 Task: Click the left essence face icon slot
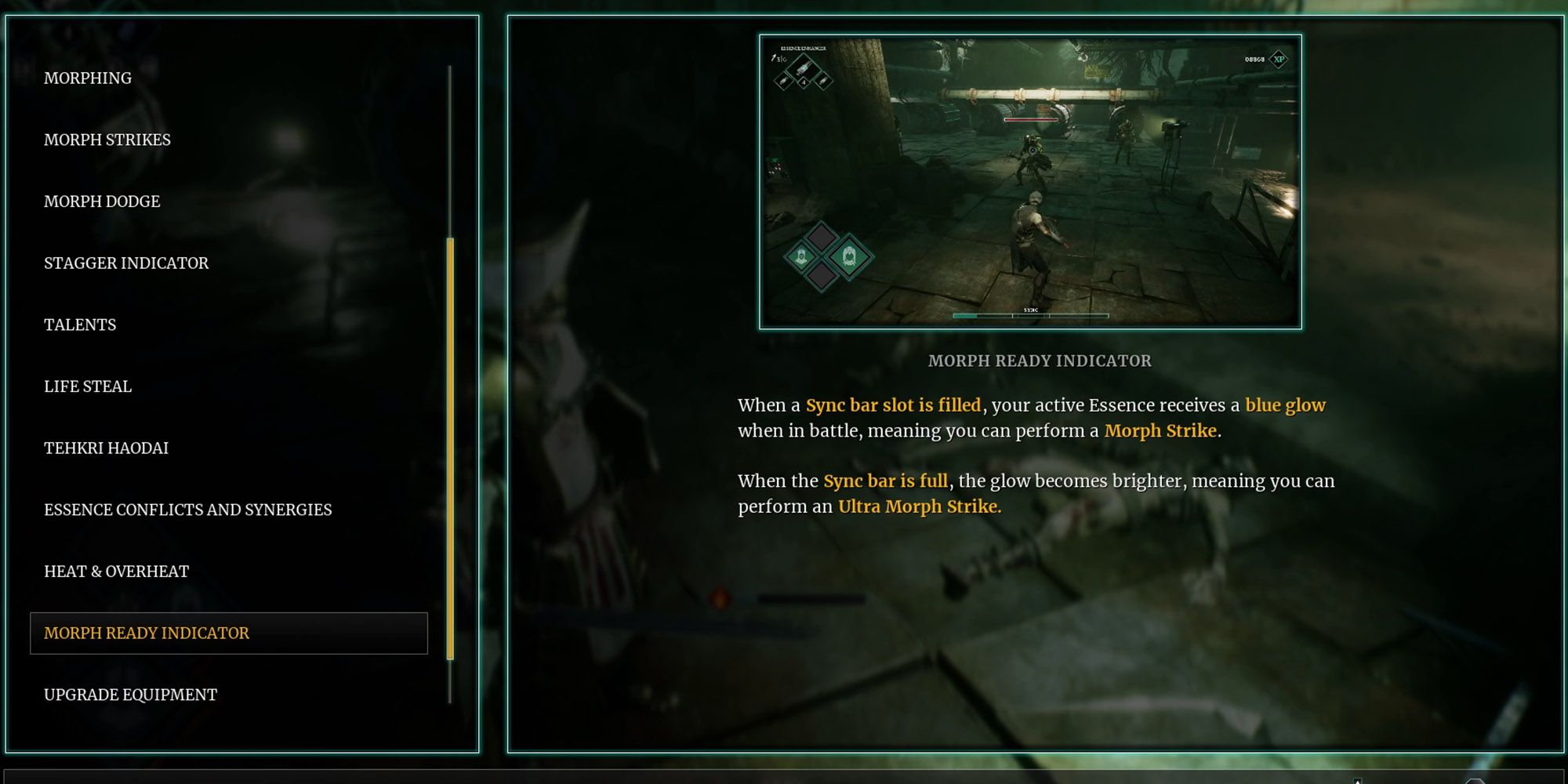coord(801,256)
